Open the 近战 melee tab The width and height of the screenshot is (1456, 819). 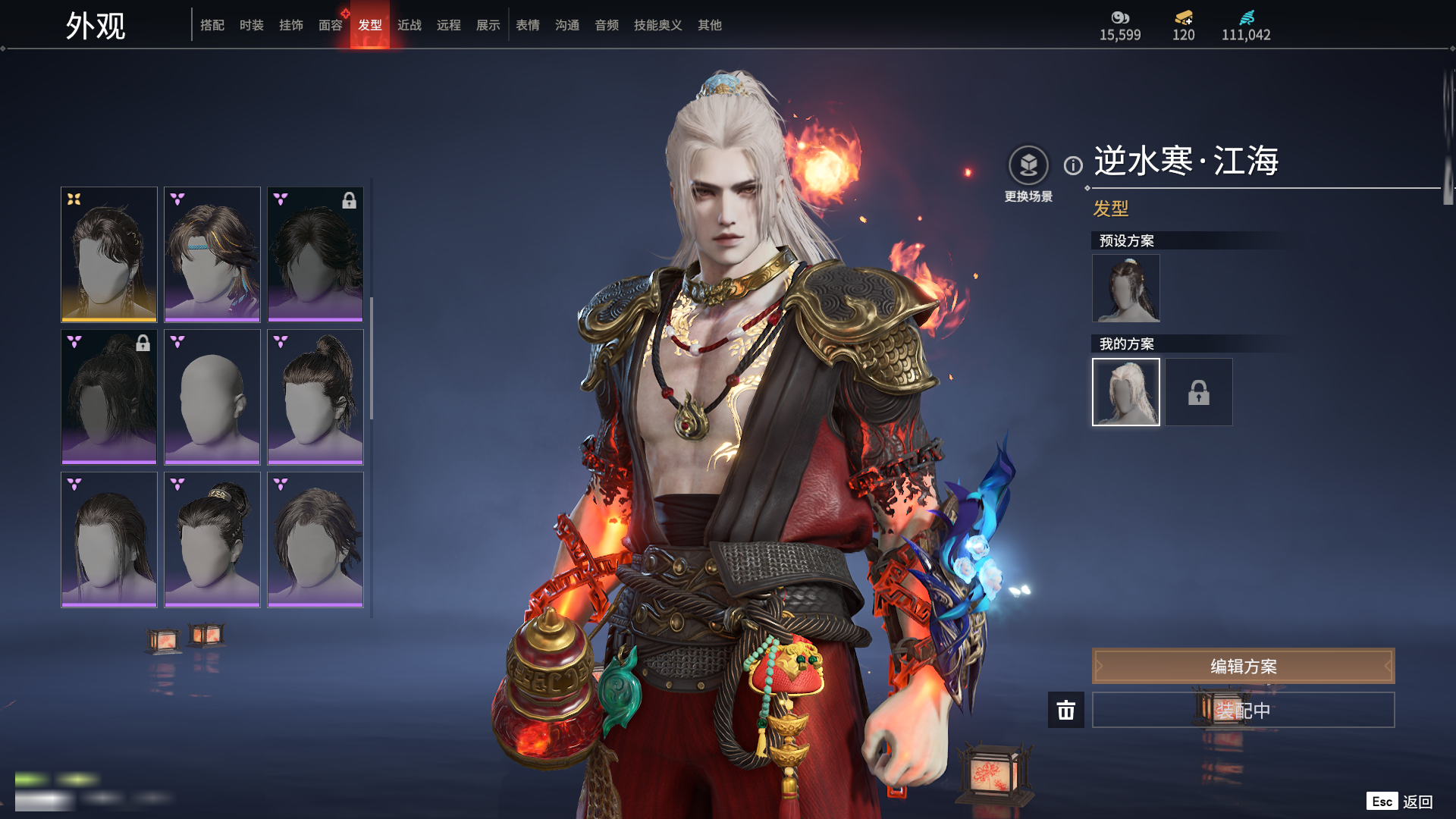(409, 25)
